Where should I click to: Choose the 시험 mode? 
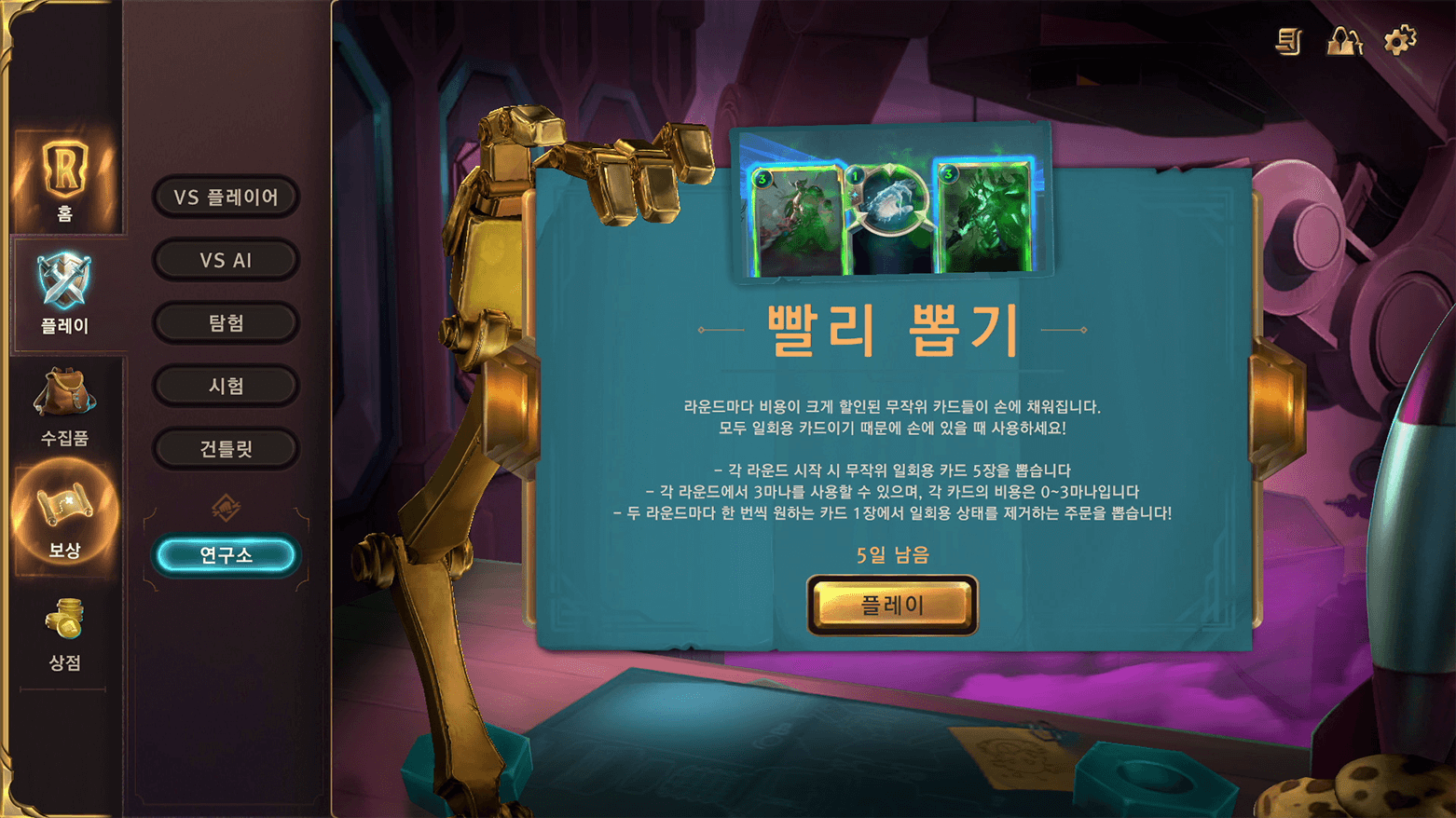tap(226, 385)
